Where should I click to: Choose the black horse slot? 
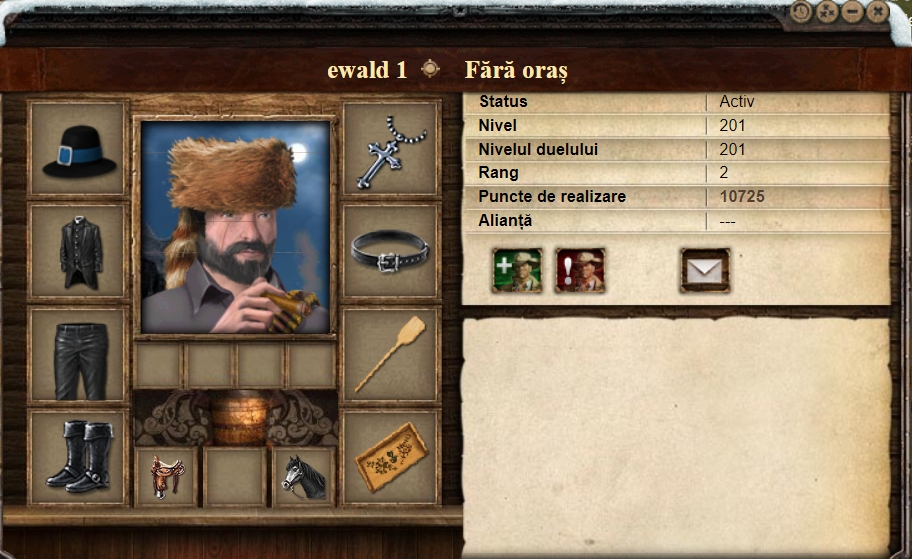pos(304,477)
